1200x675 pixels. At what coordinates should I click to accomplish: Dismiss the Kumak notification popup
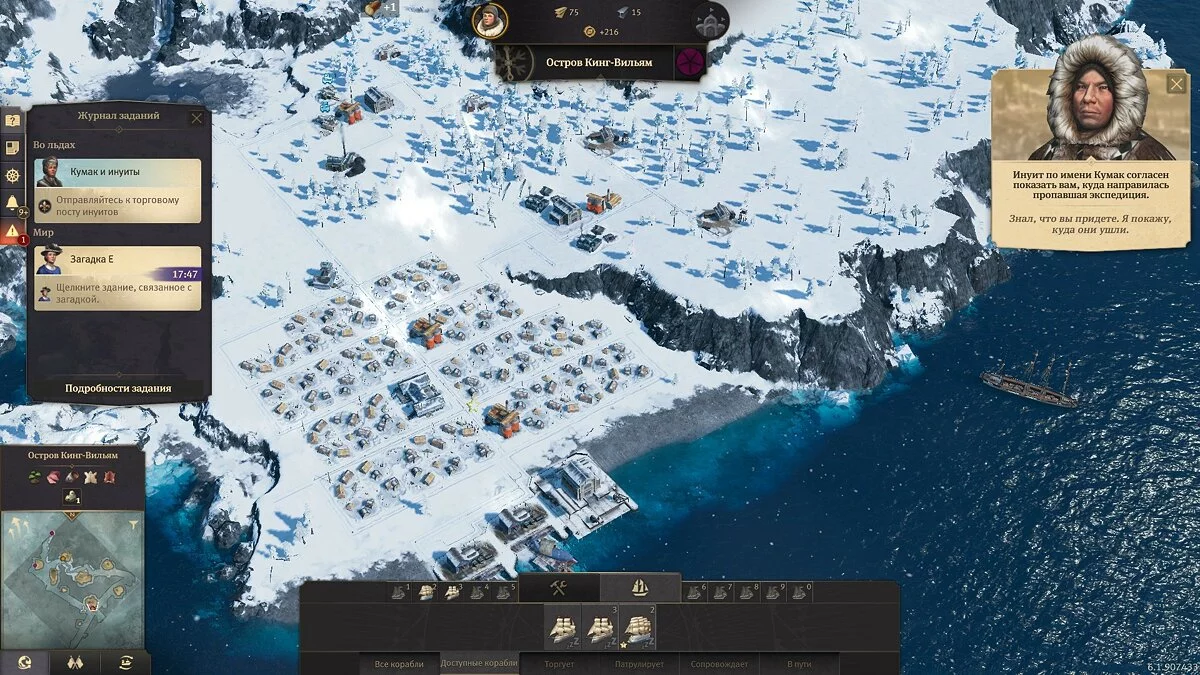point(1177,85)
